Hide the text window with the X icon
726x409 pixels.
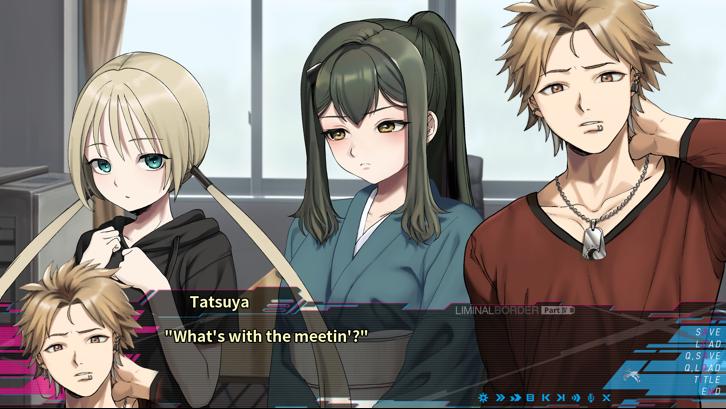(605, 398)
